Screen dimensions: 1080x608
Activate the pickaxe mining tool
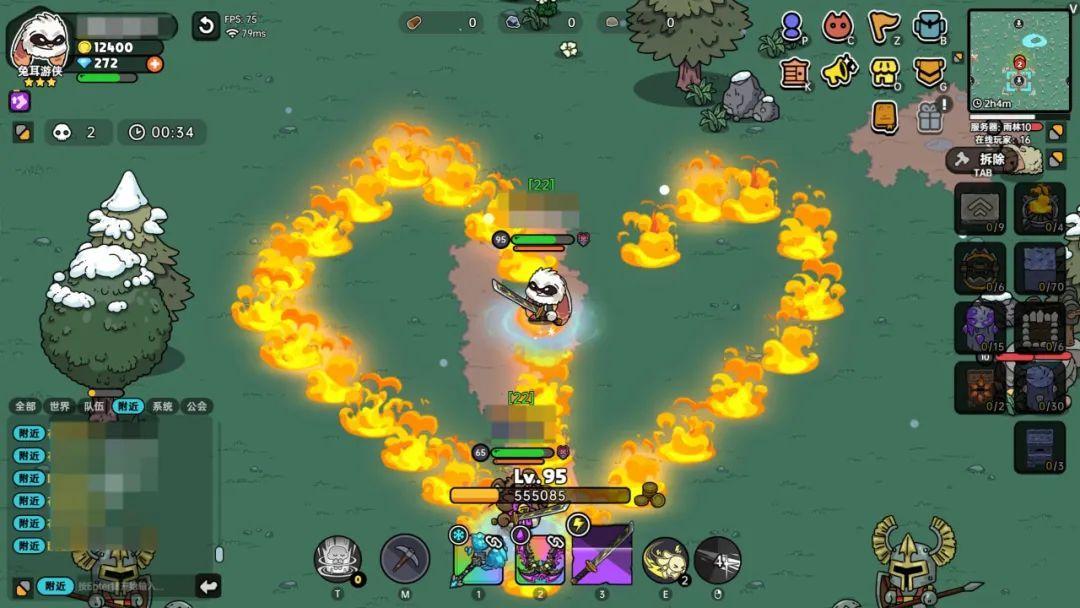tap(405, 559)
